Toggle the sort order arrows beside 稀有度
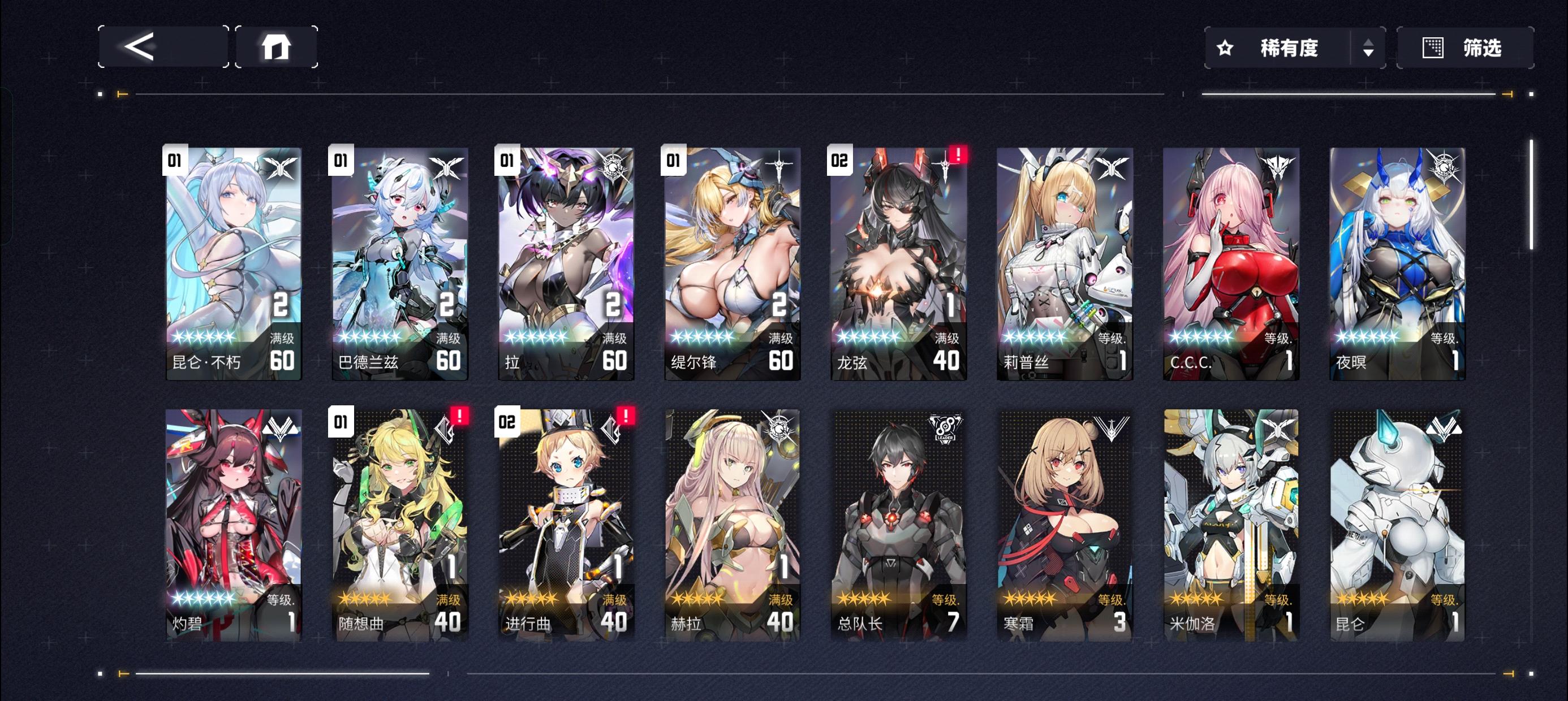The image size is (1568, 701). pyautogui.click(x=1369, y=47)
